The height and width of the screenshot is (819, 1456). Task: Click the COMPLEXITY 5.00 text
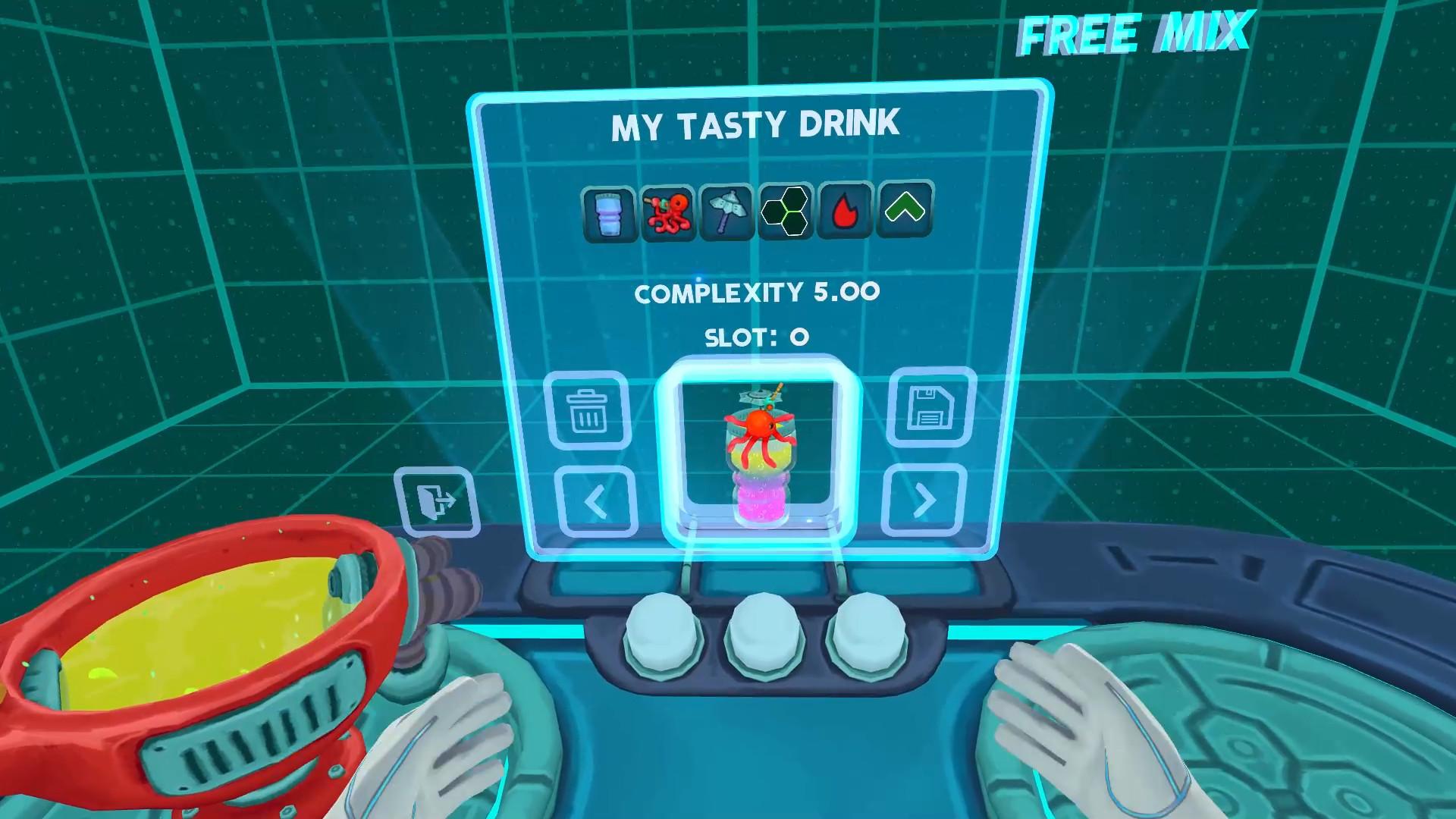coord(758,292)
